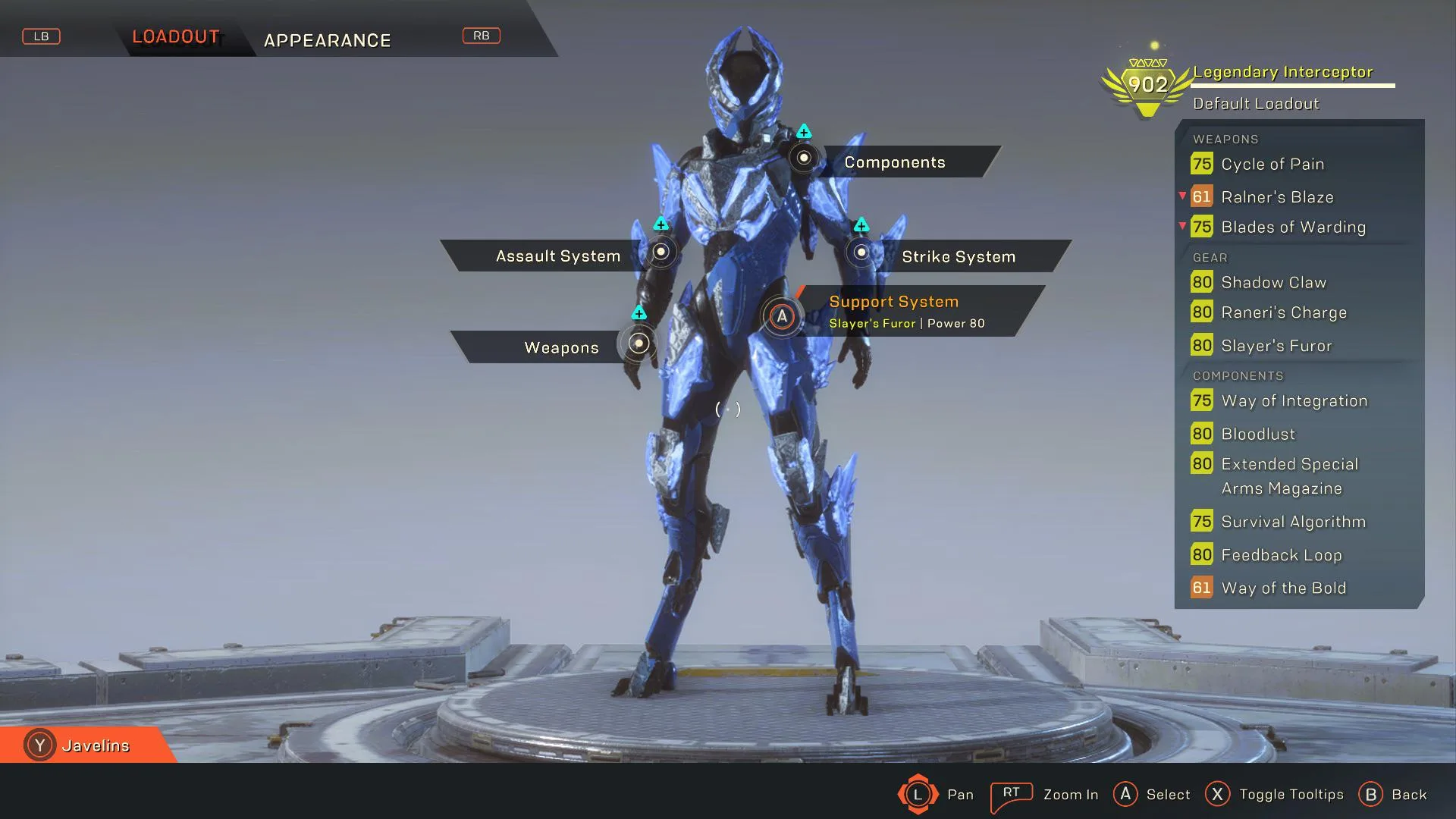Open the Components slot
This screenshot has width=1456, height=819.
(x=894, y=162)
